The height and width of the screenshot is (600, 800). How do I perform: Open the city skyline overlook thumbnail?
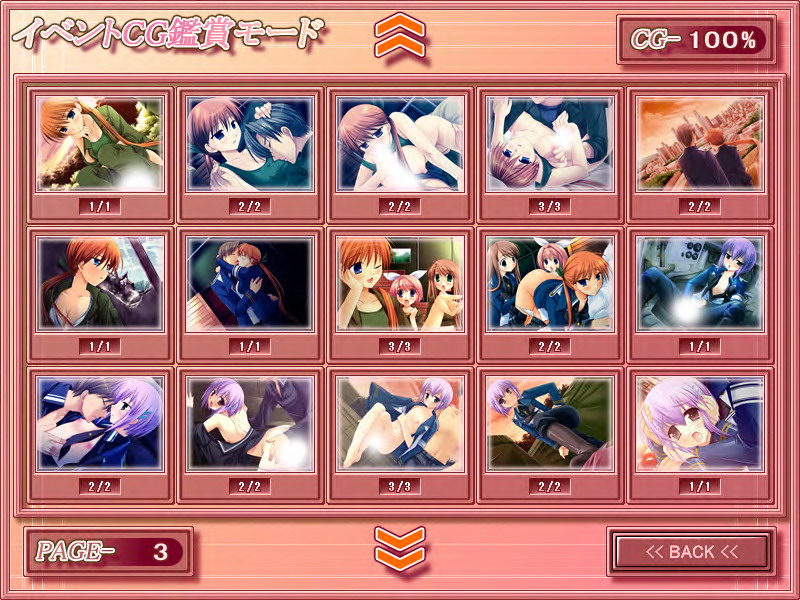tap(699, 143)
